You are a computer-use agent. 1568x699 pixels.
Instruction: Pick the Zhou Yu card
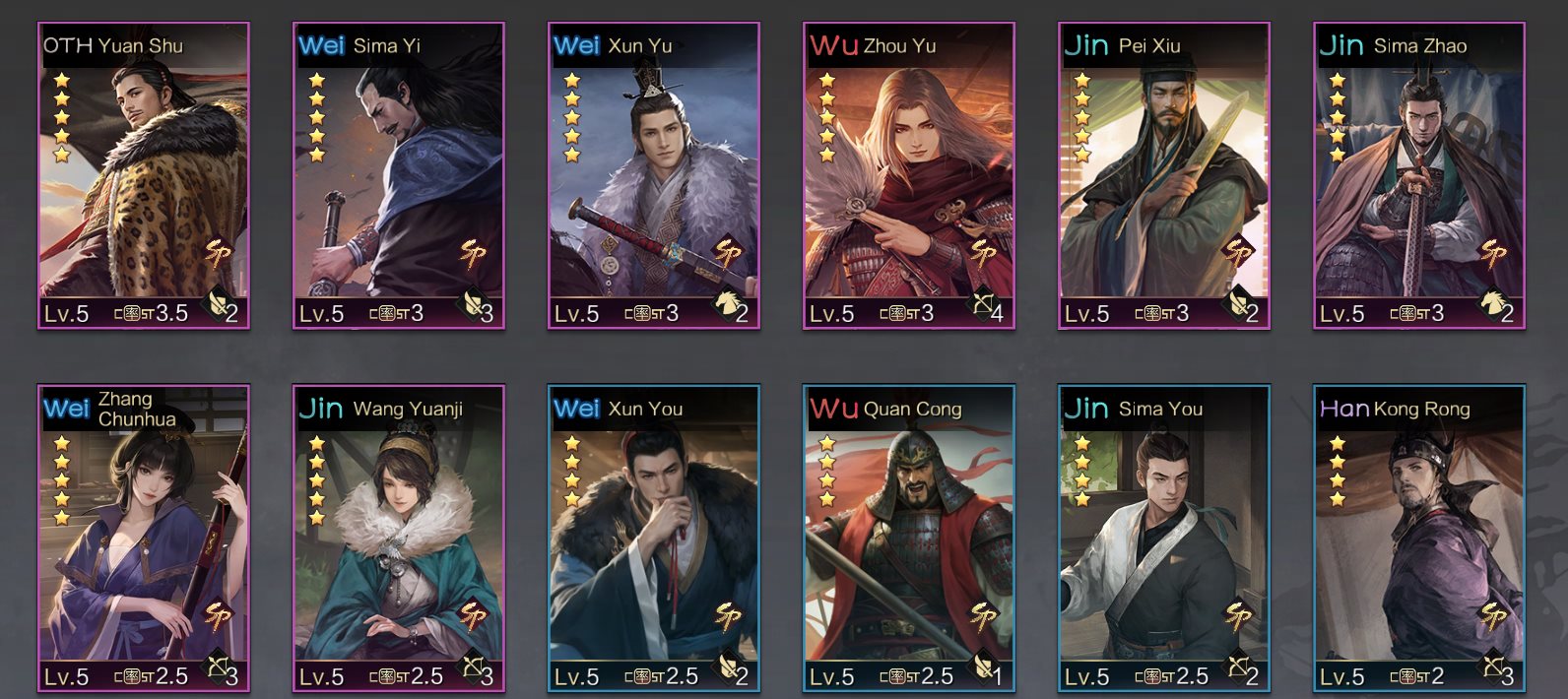909,177
